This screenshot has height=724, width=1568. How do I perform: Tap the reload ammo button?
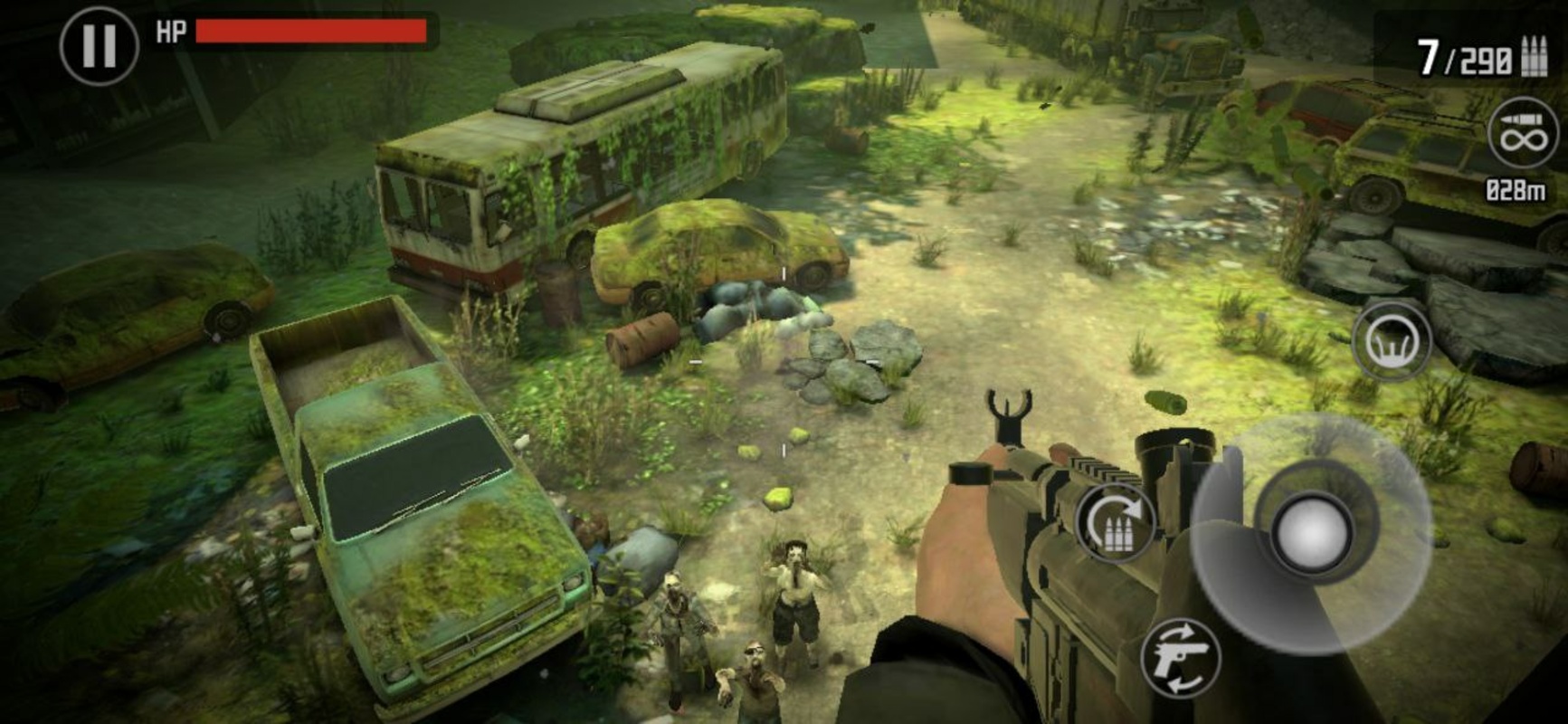[1117, 523]
